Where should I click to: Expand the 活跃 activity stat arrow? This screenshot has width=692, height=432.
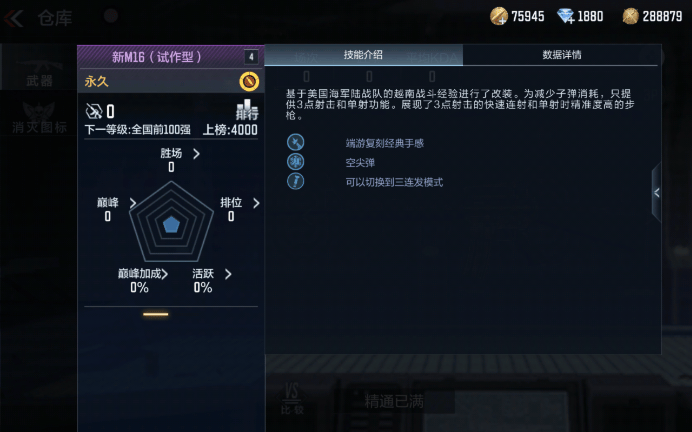(228, 274)
